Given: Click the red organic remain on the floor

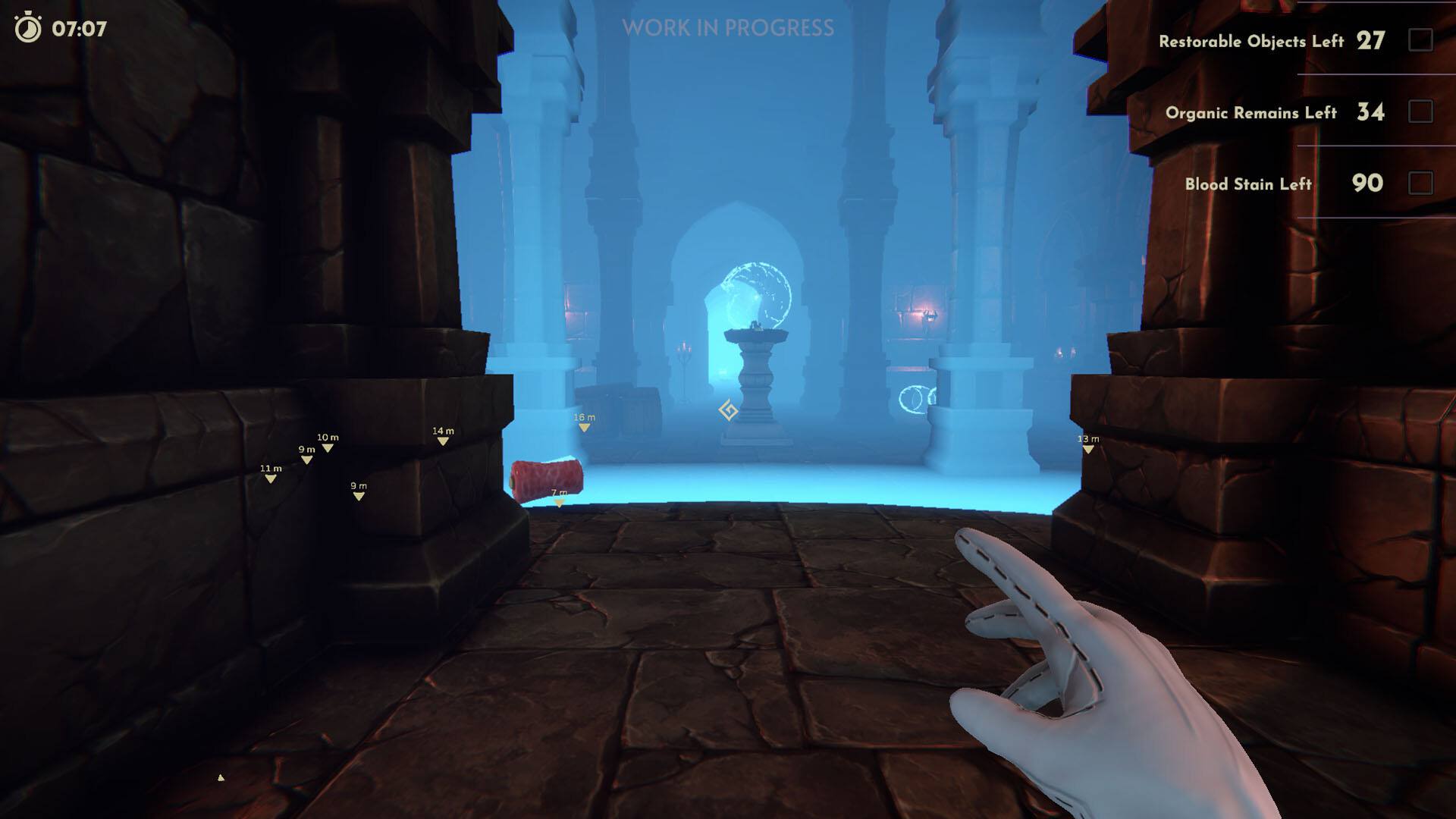Looking at the screenshot, I should (549, 478).
